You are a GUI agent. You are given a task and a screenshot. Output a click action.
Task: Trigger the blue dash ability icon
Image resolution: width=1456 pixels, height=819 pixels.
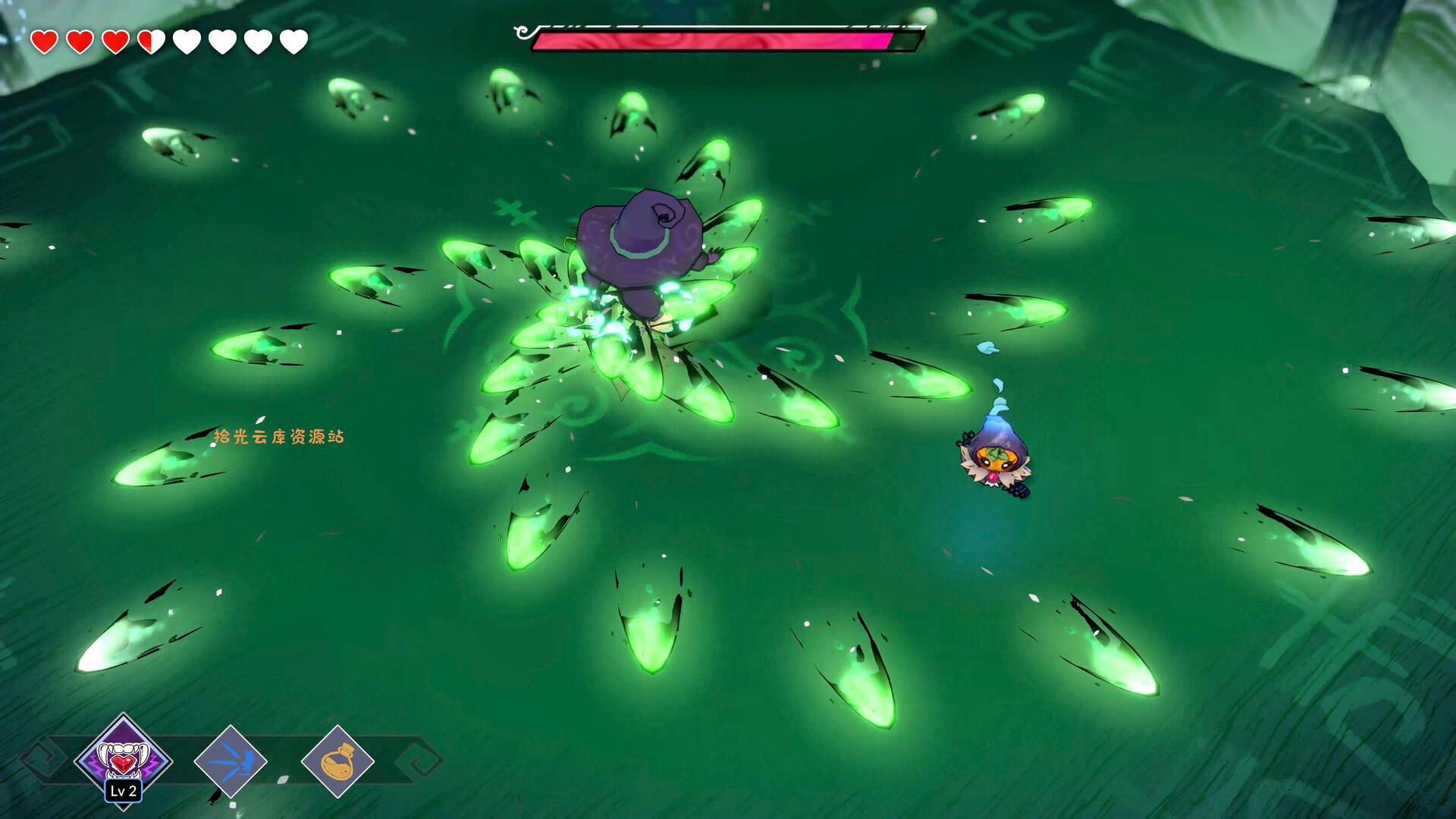[x=231, y=761]
